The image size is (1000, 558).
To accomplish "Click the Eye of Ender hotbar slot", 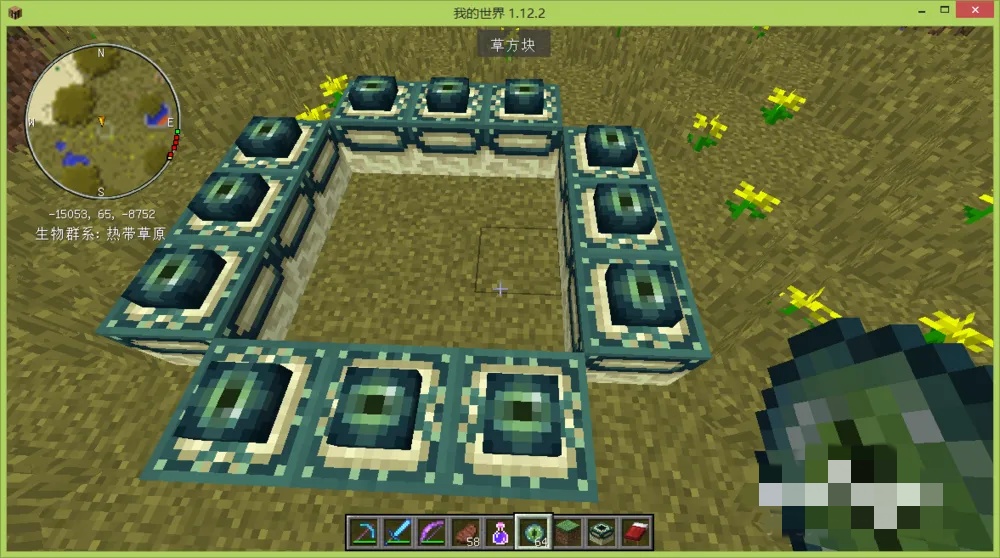I will [x=533, y=531].
